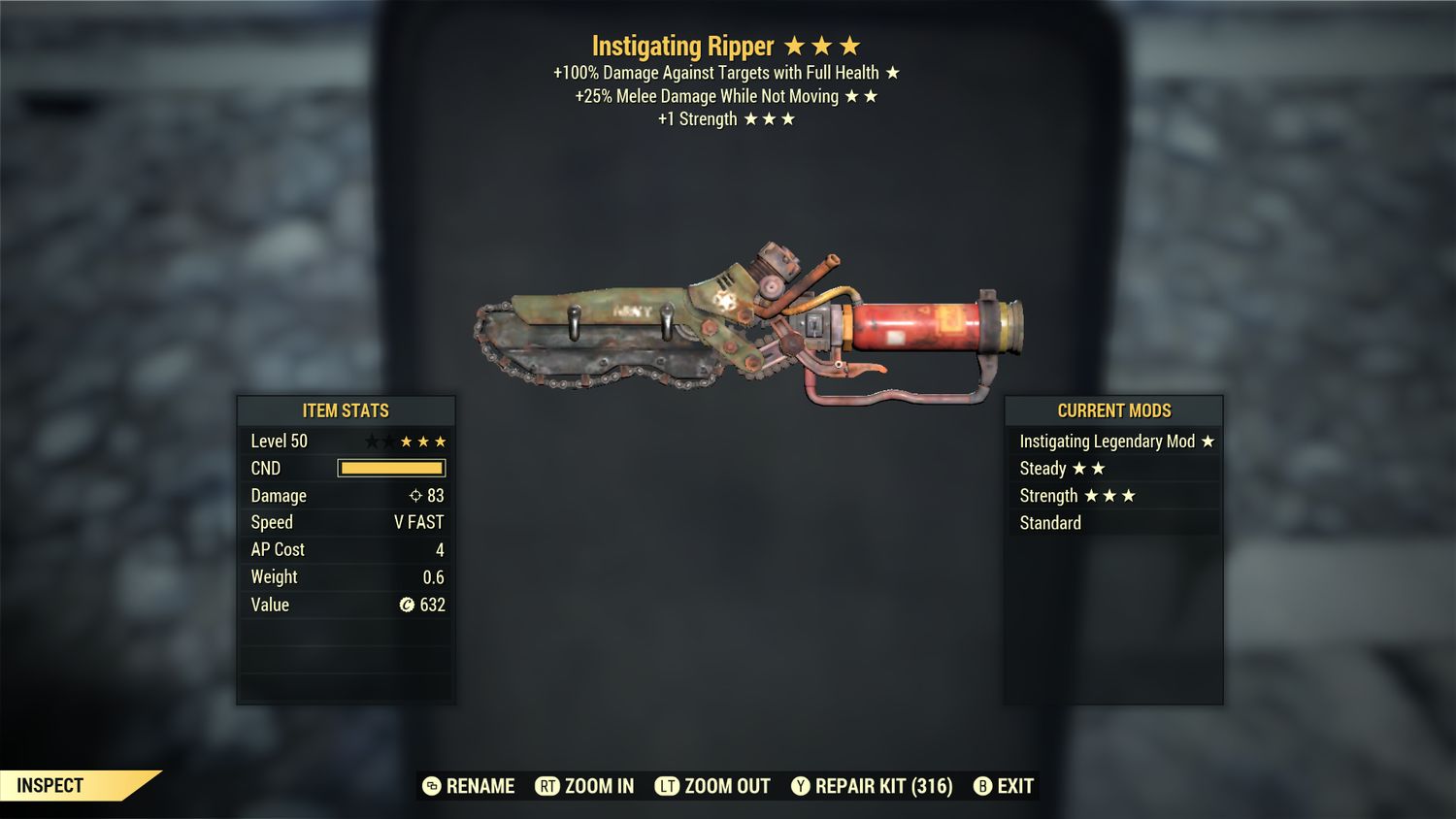Select the LT Zoom Out button icon

pos(668,786)
